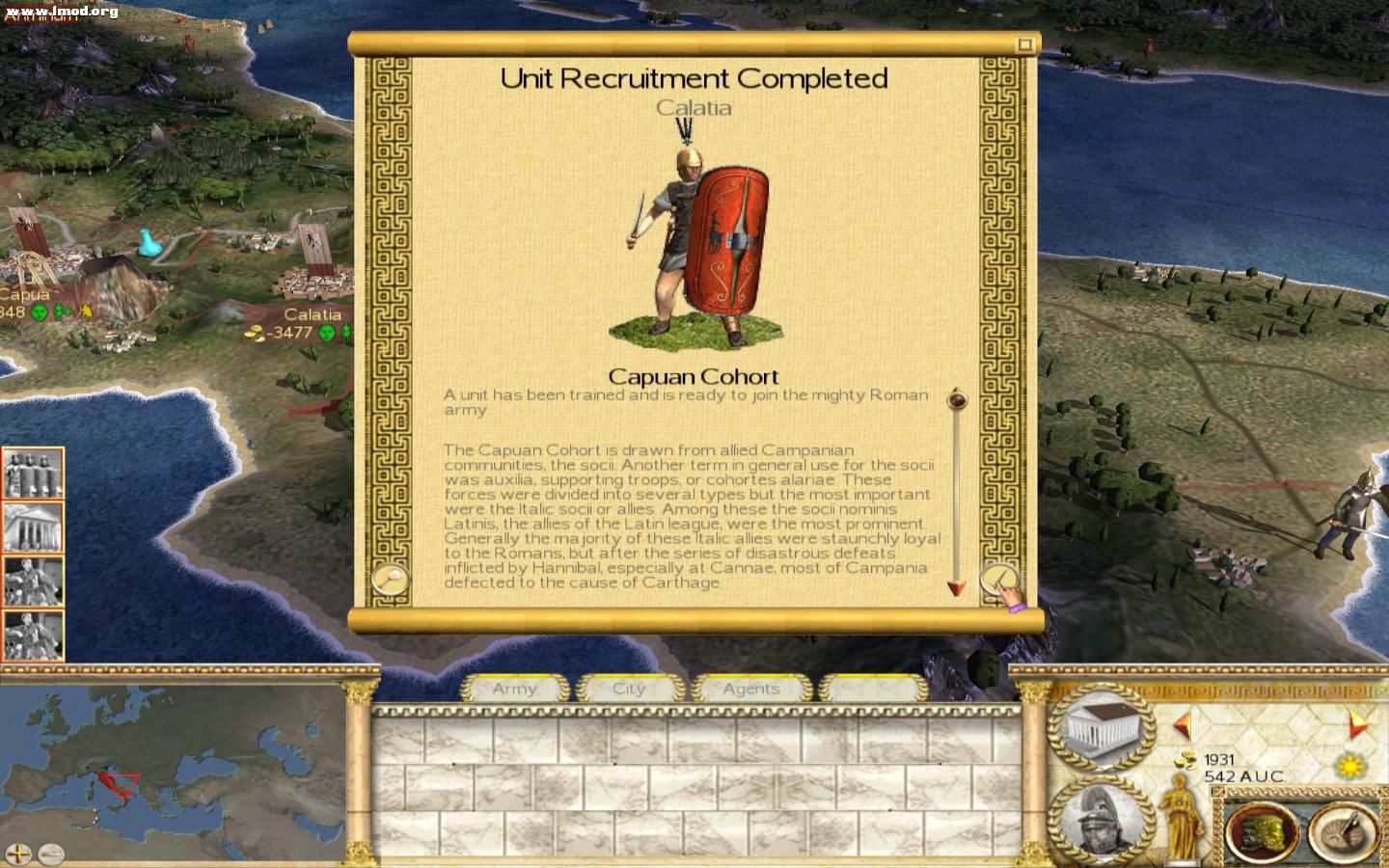Click the campaign minimap of Europe
This screenshot has height=868, width=1389.
coord(174,762)
